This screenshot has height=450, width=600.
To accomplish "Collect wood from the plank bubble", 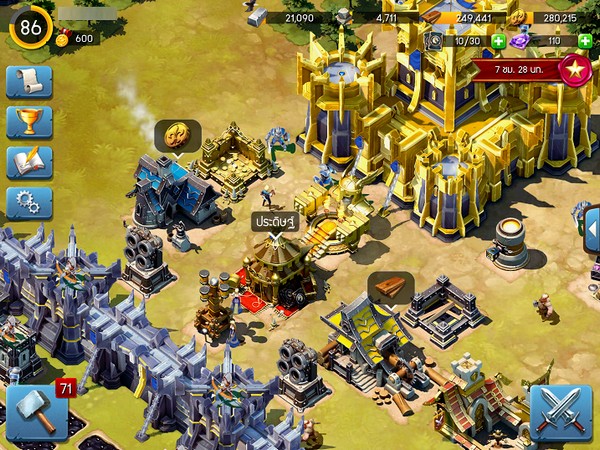I will coord(391,288).
